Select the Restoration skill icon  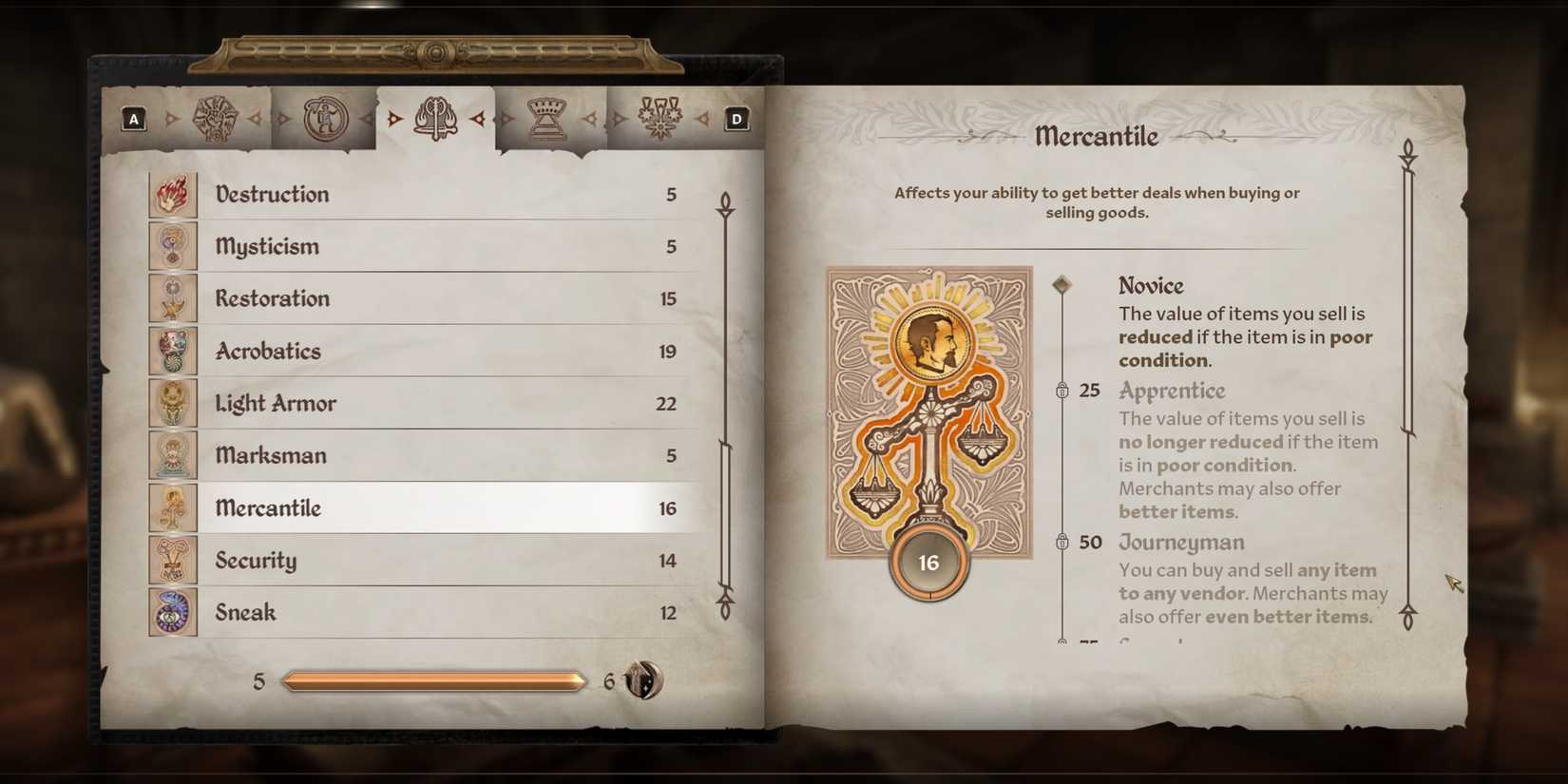[x=172, y=298]
